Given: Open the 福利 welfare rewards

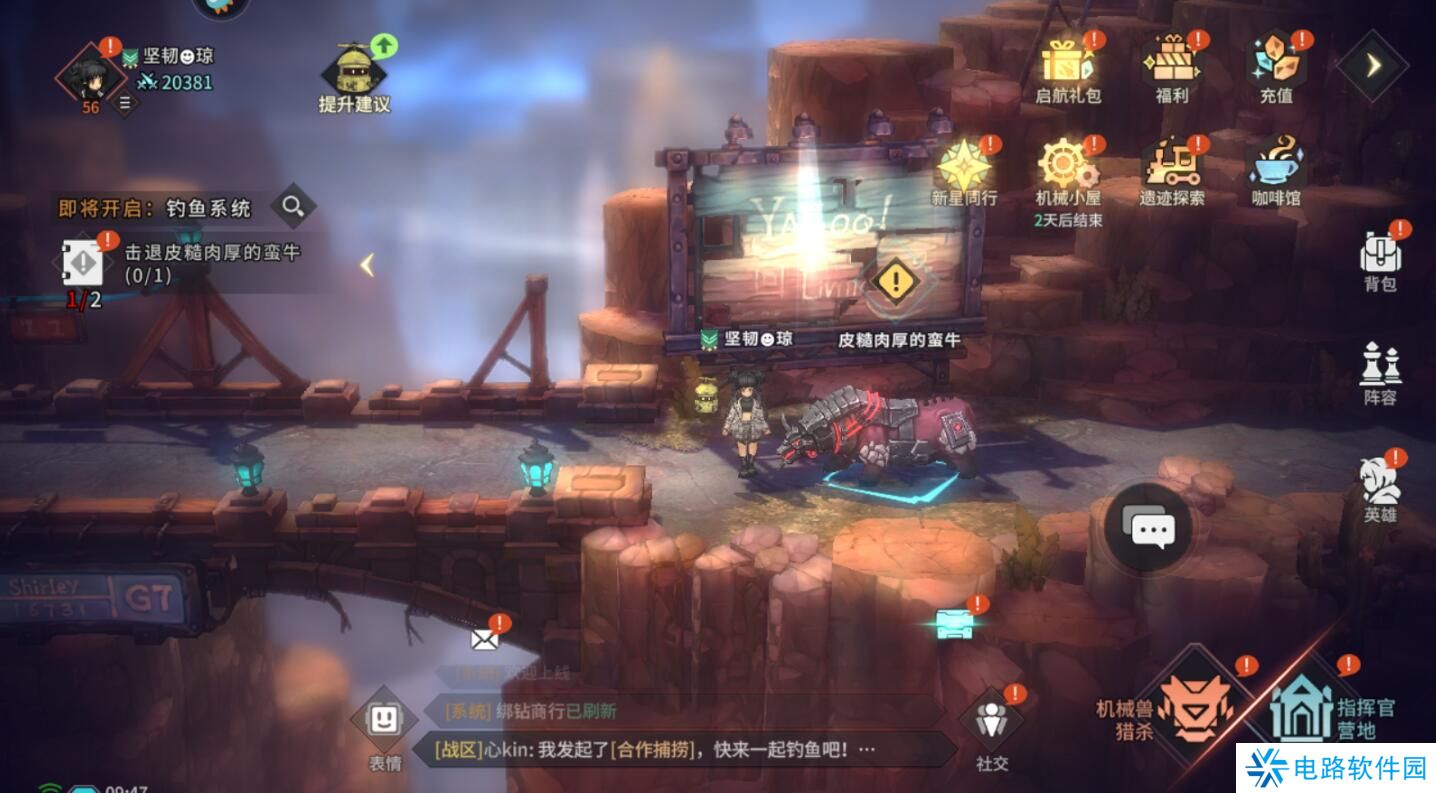Looking at the screenshot, I should coord(1171,68).
